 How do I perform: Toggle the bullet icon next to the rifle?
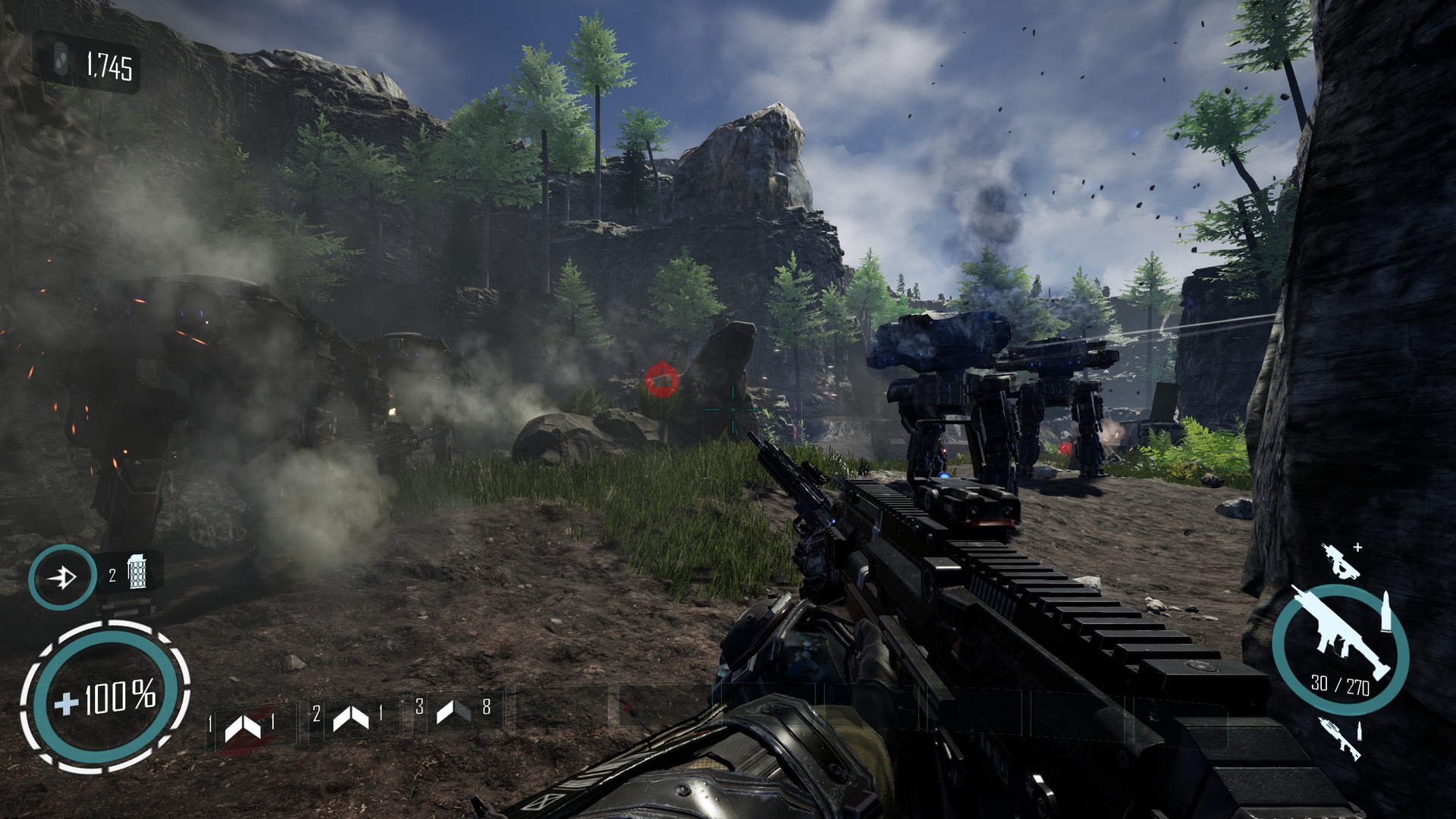(x=1386, y=612)
